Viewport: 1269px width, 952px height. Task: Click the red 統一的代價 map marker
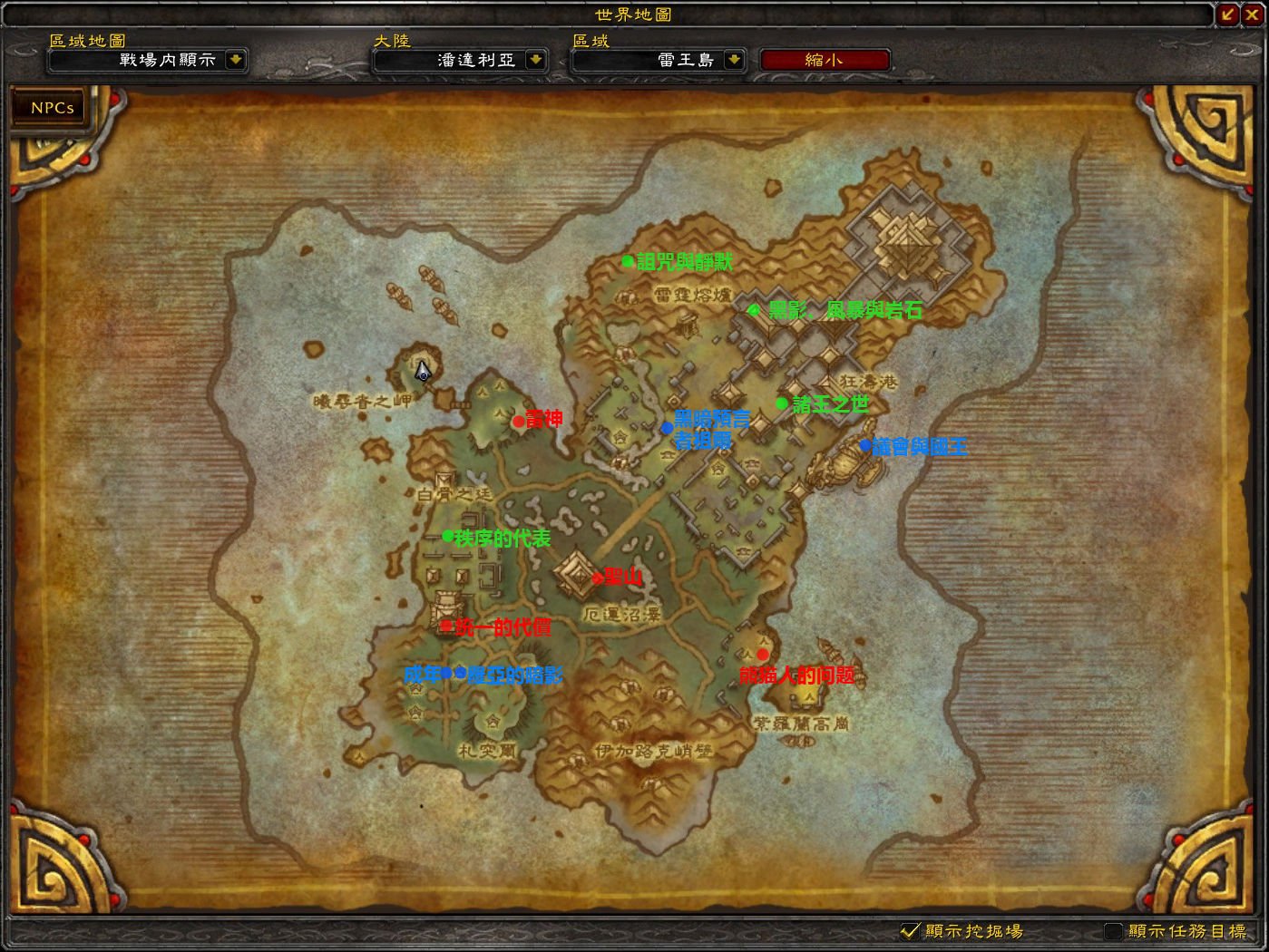coord(446,625)
